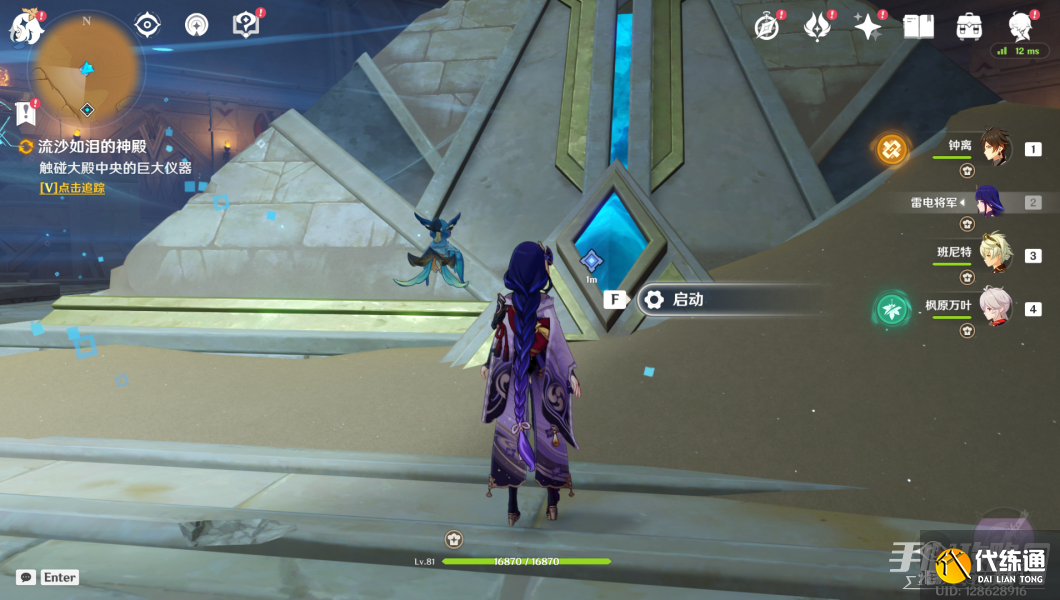The width and height of the screenshot is (1060, 600).
Task: Switch to party member 枫原万叶
Action: click(x=994, y=307)
